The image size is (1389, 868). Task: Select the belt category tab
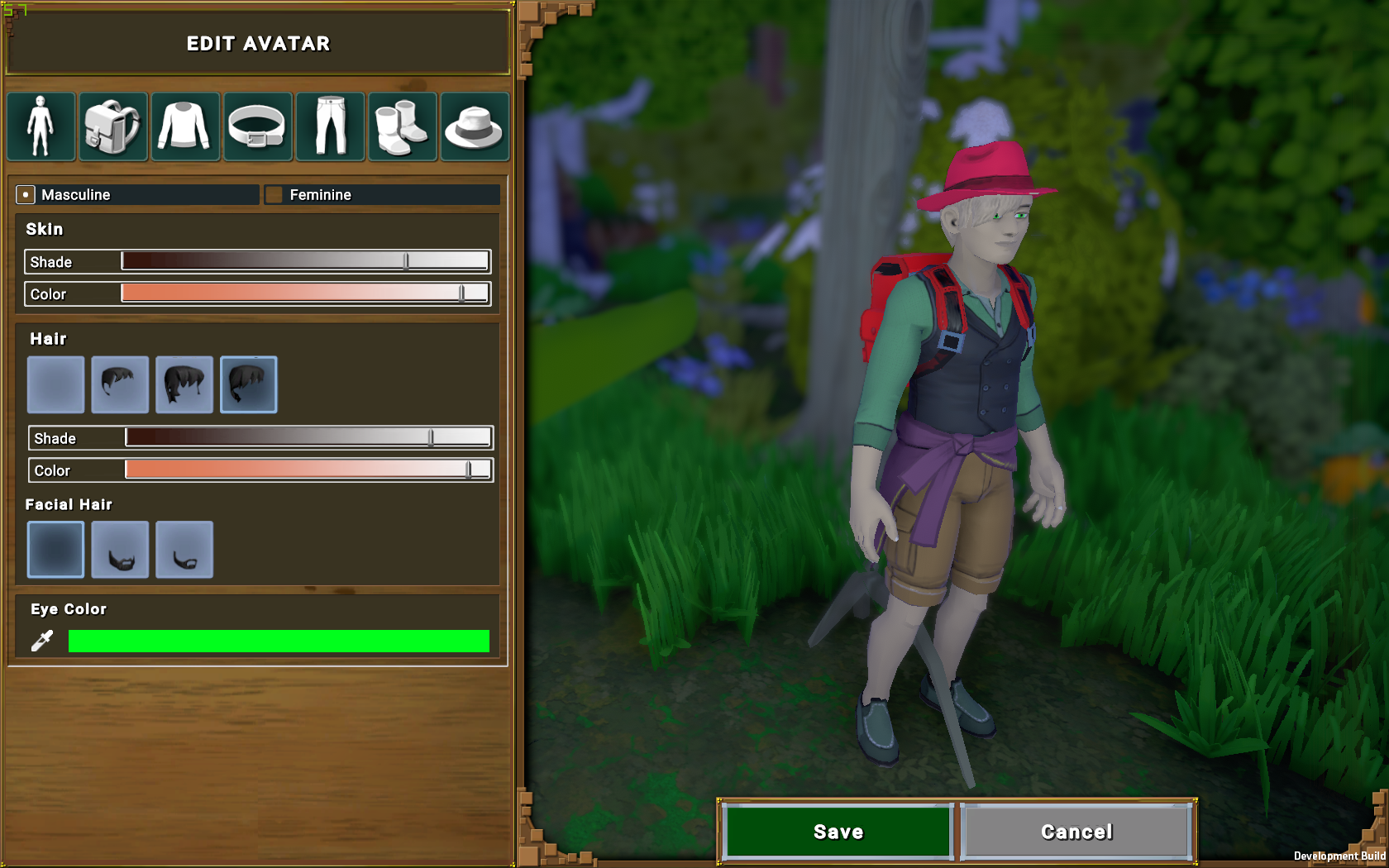coord(257,126)
